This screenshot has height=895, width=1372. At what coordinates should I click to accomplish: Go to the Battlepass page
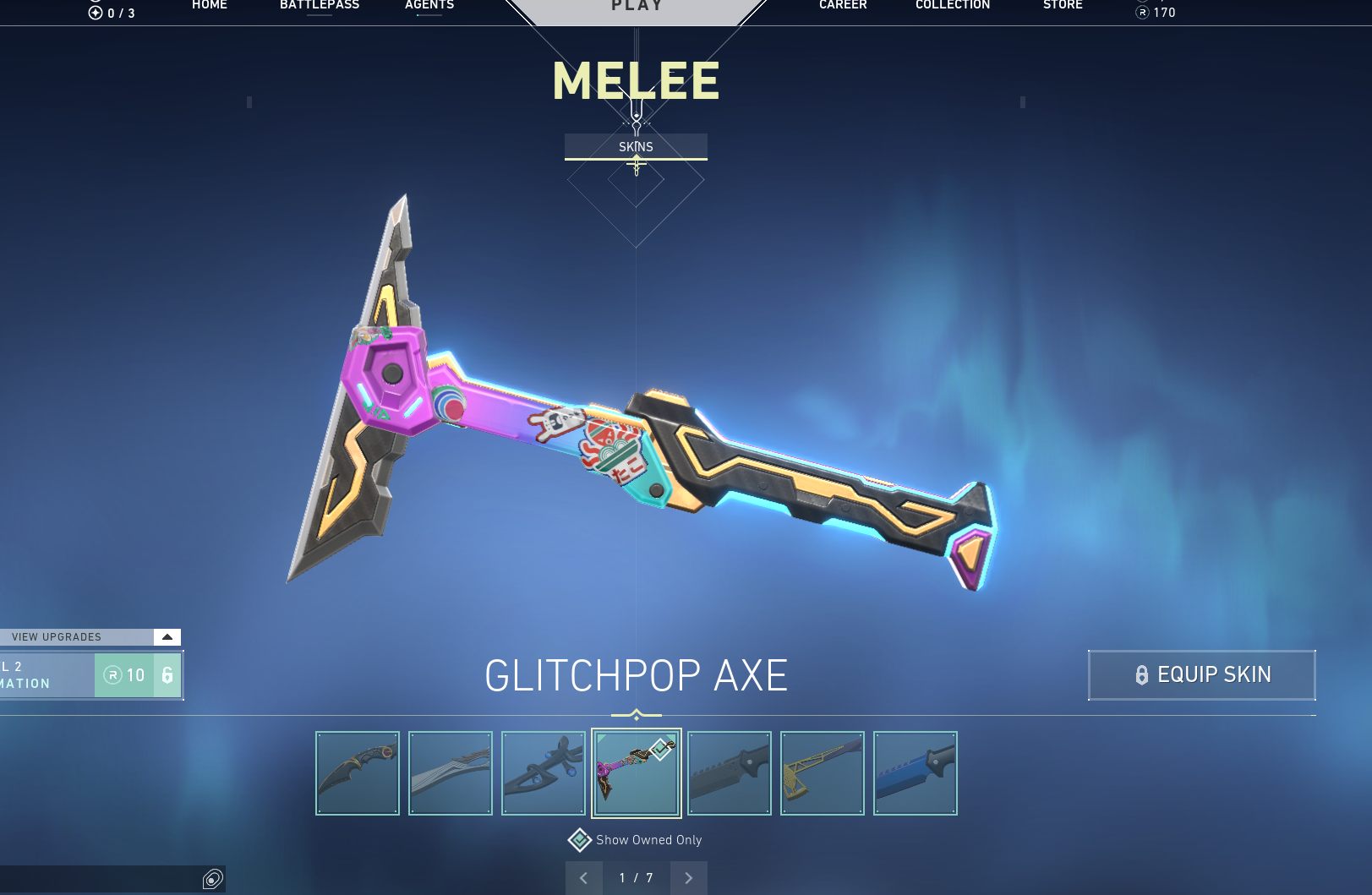point(320,5)
